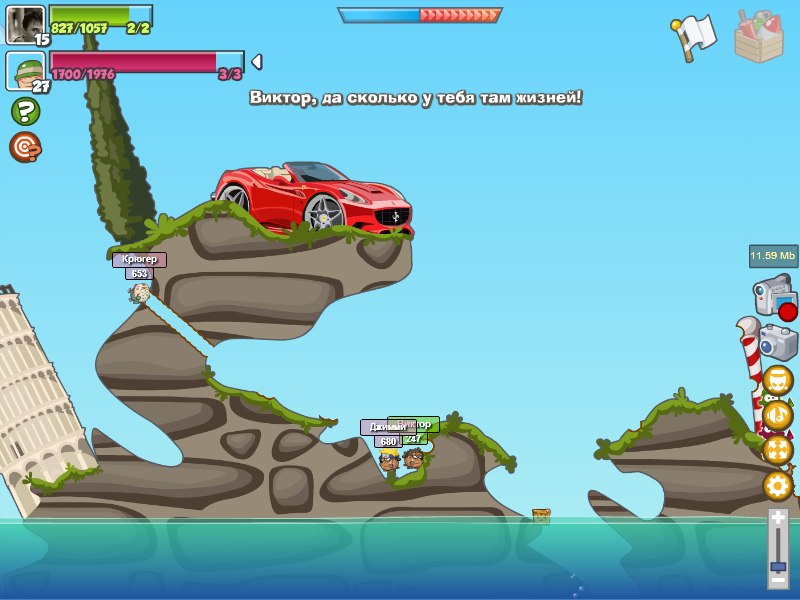
Task: Click the plus end of the zoom slider
Action: 778,517
